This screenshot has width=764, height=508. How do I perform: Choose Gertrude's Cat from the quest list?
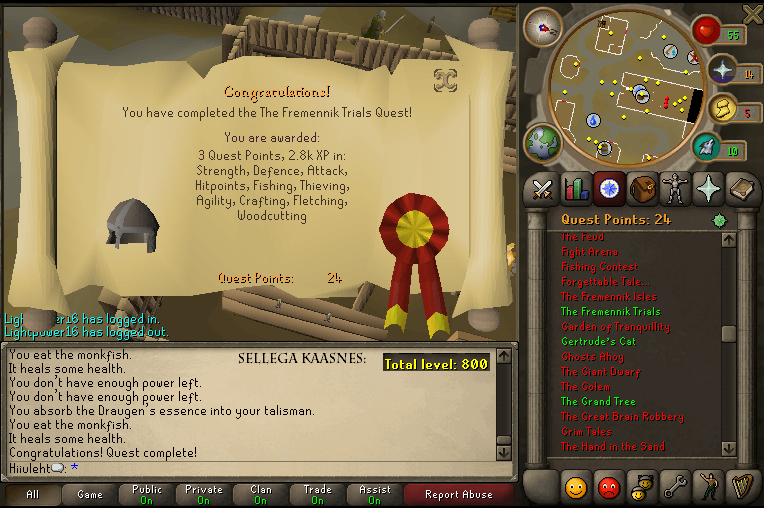click(x=598, y=342)
